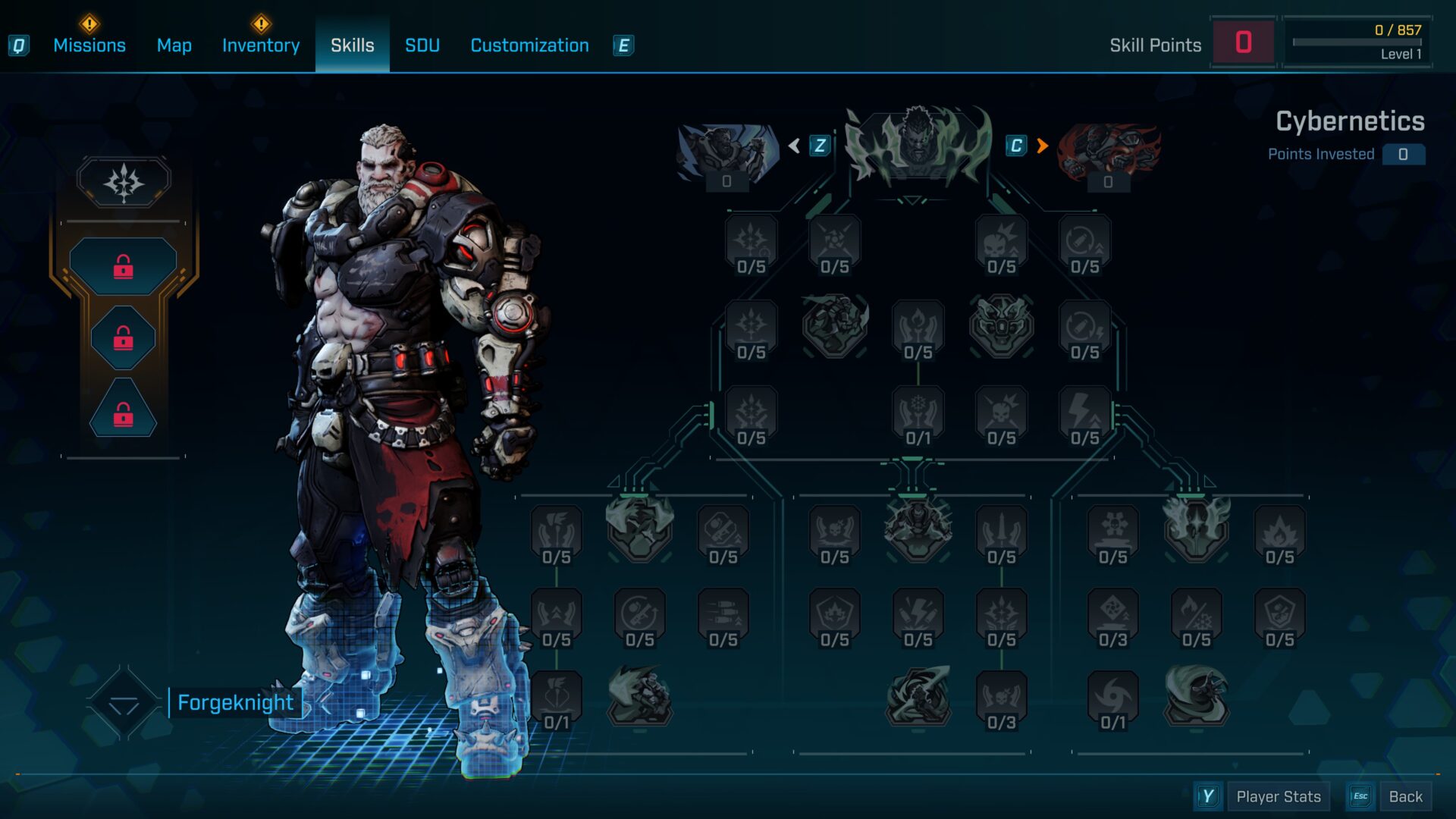Select the Skills tab
Image resolution: width=1456 pixels, height=819 pixels.
(352, 45)
